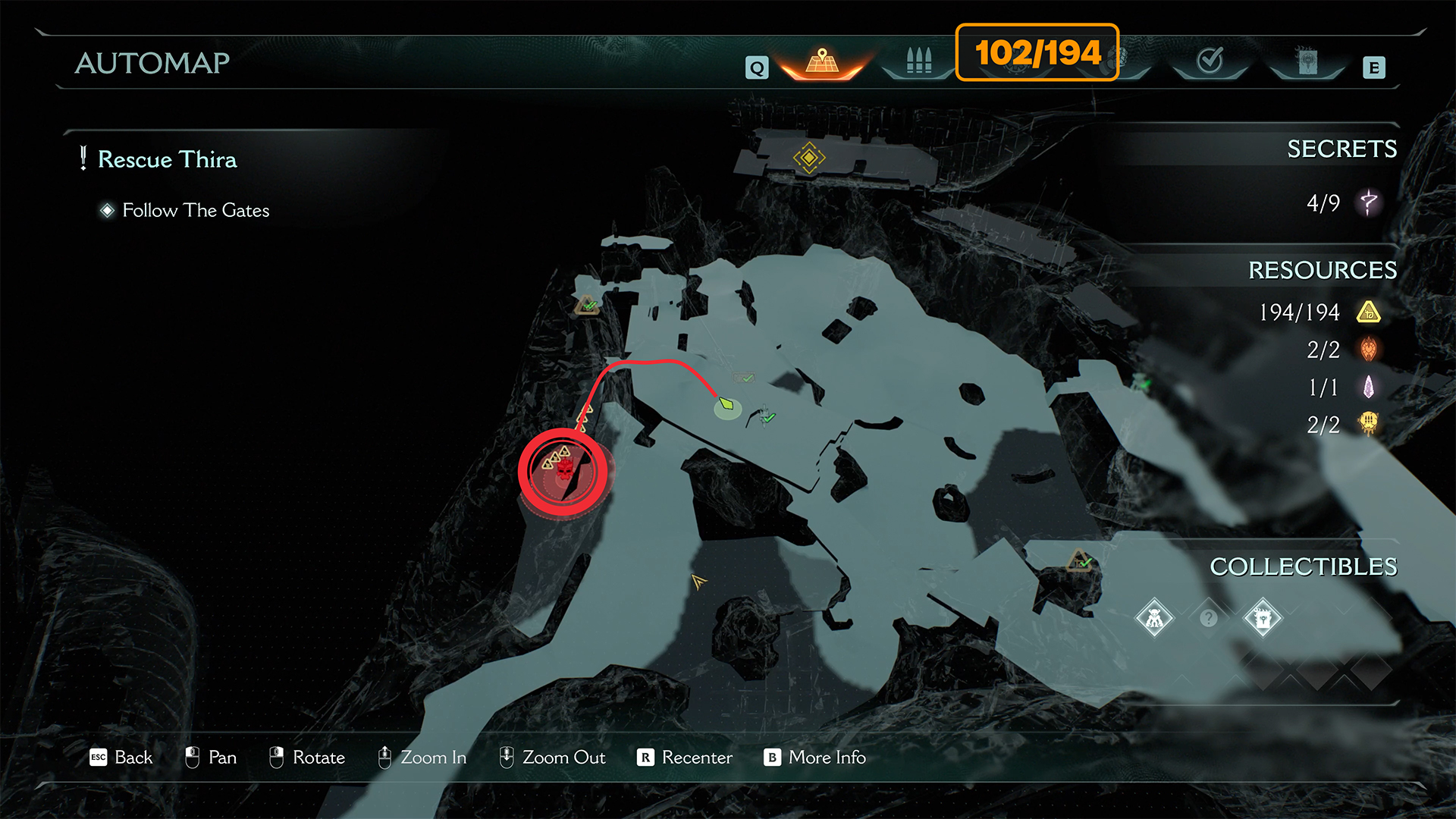Select the red demon skull map marker
The image size is (1456, 819).
[564, 471]
